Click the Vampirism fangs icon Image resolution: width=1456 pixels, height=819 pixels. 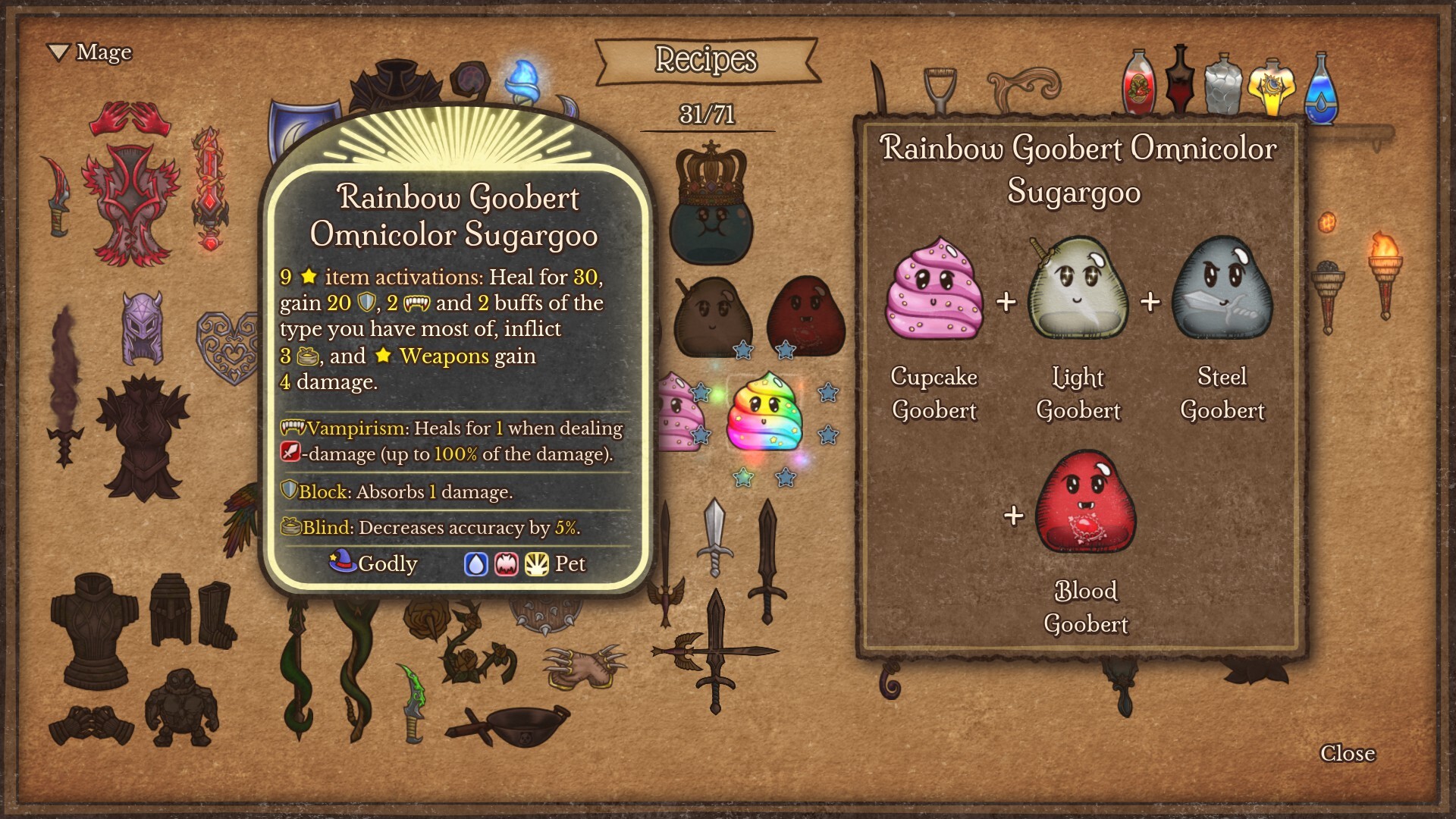[x=290, y=428]
